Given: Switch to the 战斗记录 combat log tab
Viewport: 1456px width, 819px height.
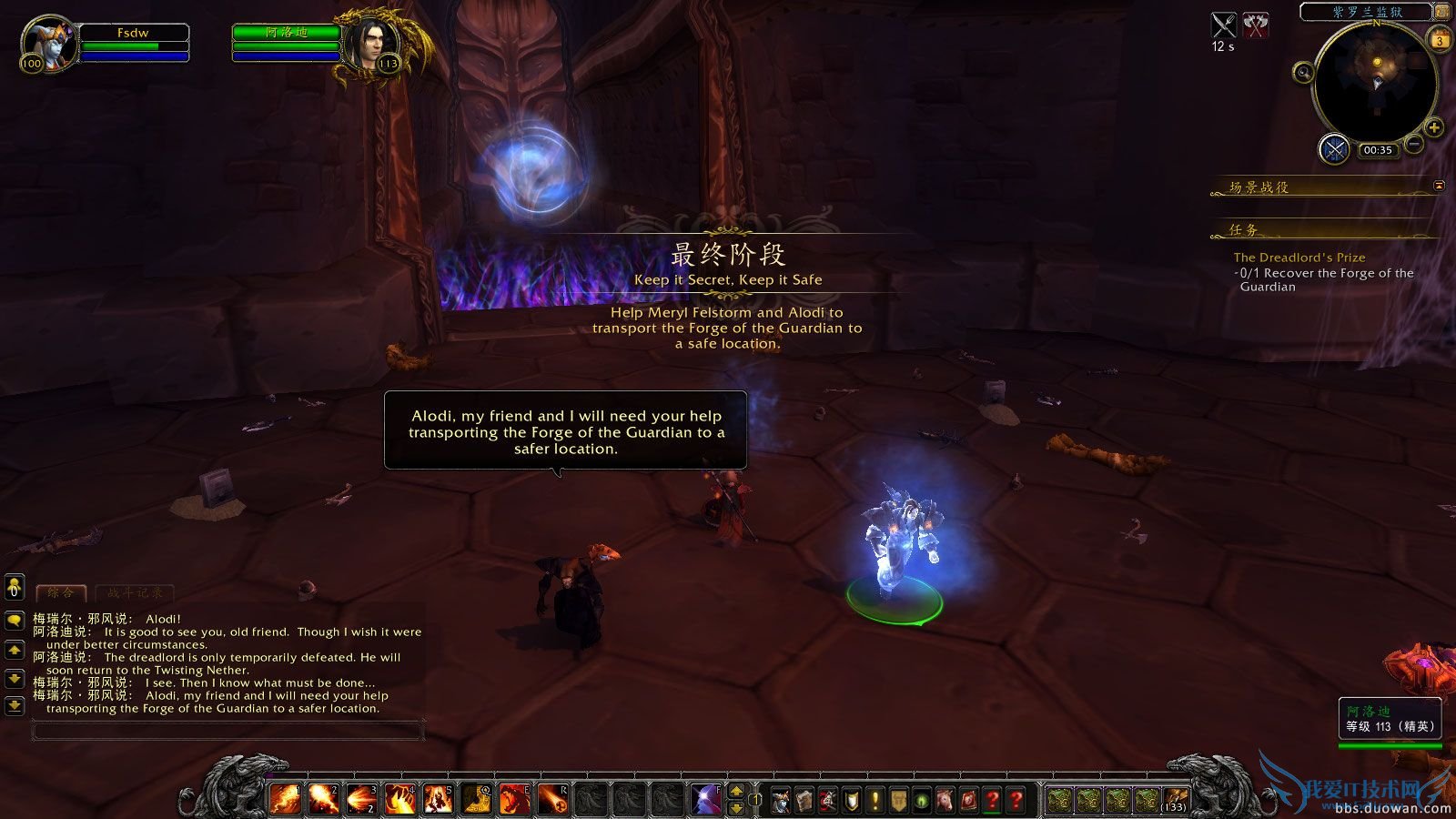Looking at the screenshot, I should [135, 592].
